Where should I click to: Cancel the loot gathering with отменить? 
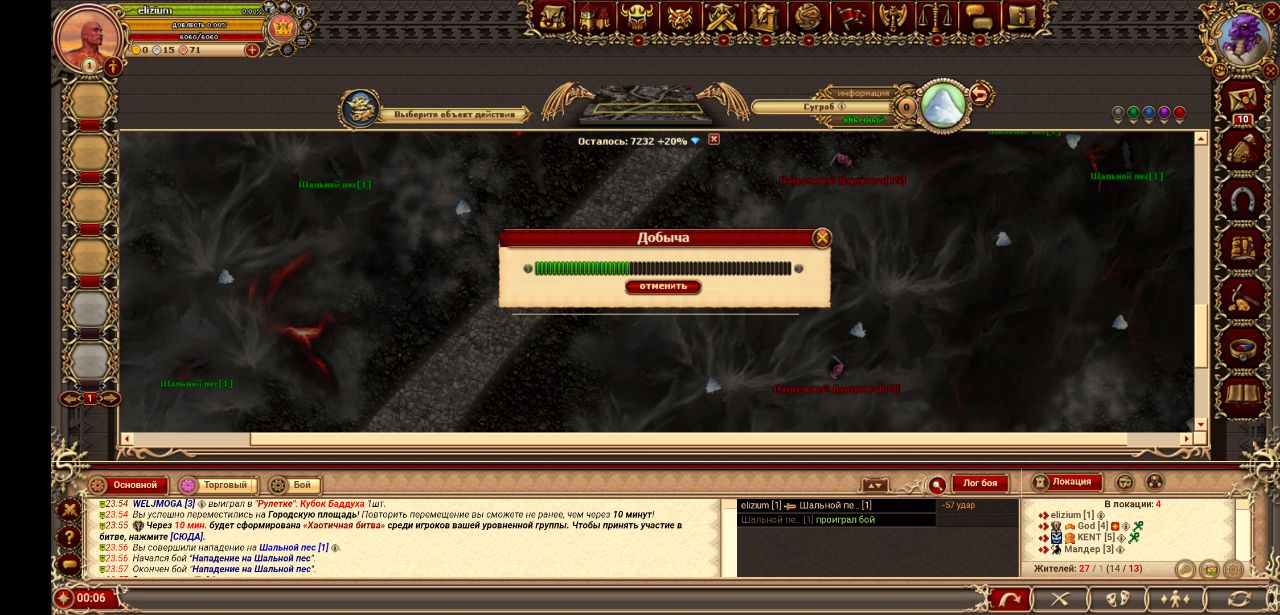(x=663, y=287)
